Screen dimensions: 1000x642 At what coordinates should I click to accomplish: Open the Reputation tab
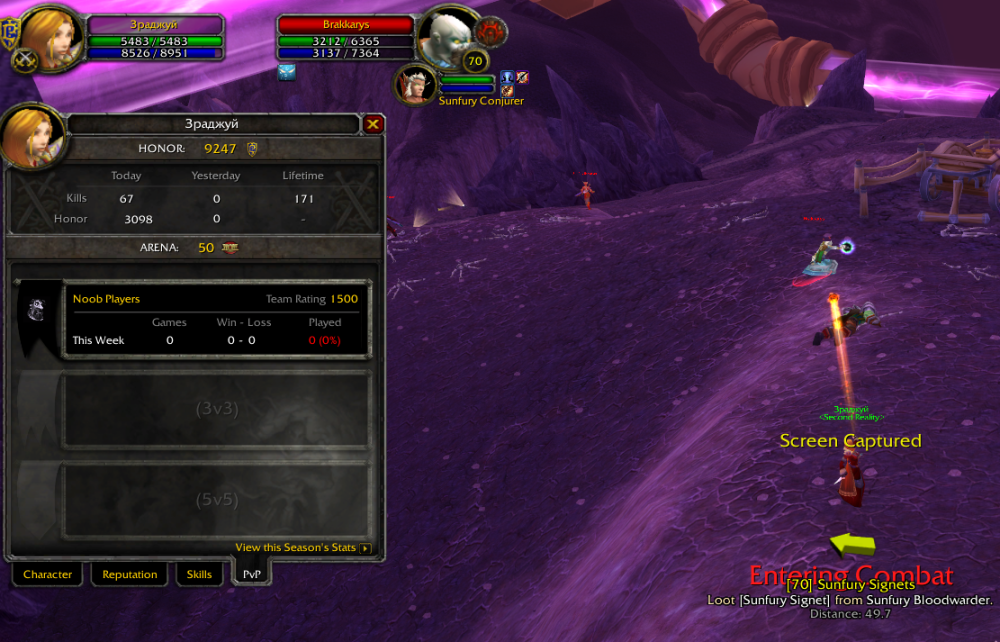[x=130, y=575]
